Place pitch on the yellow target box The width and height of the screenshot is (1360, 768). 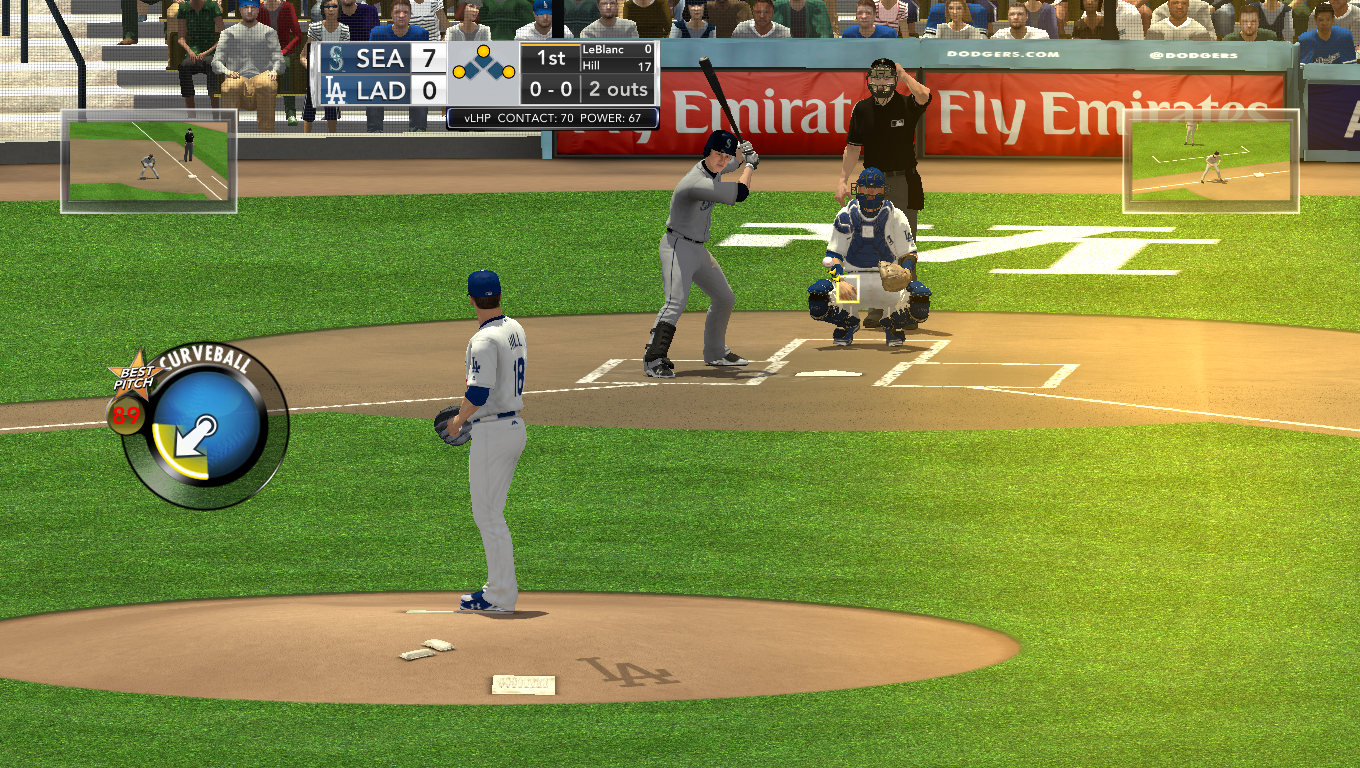click(x=847, y=289)
